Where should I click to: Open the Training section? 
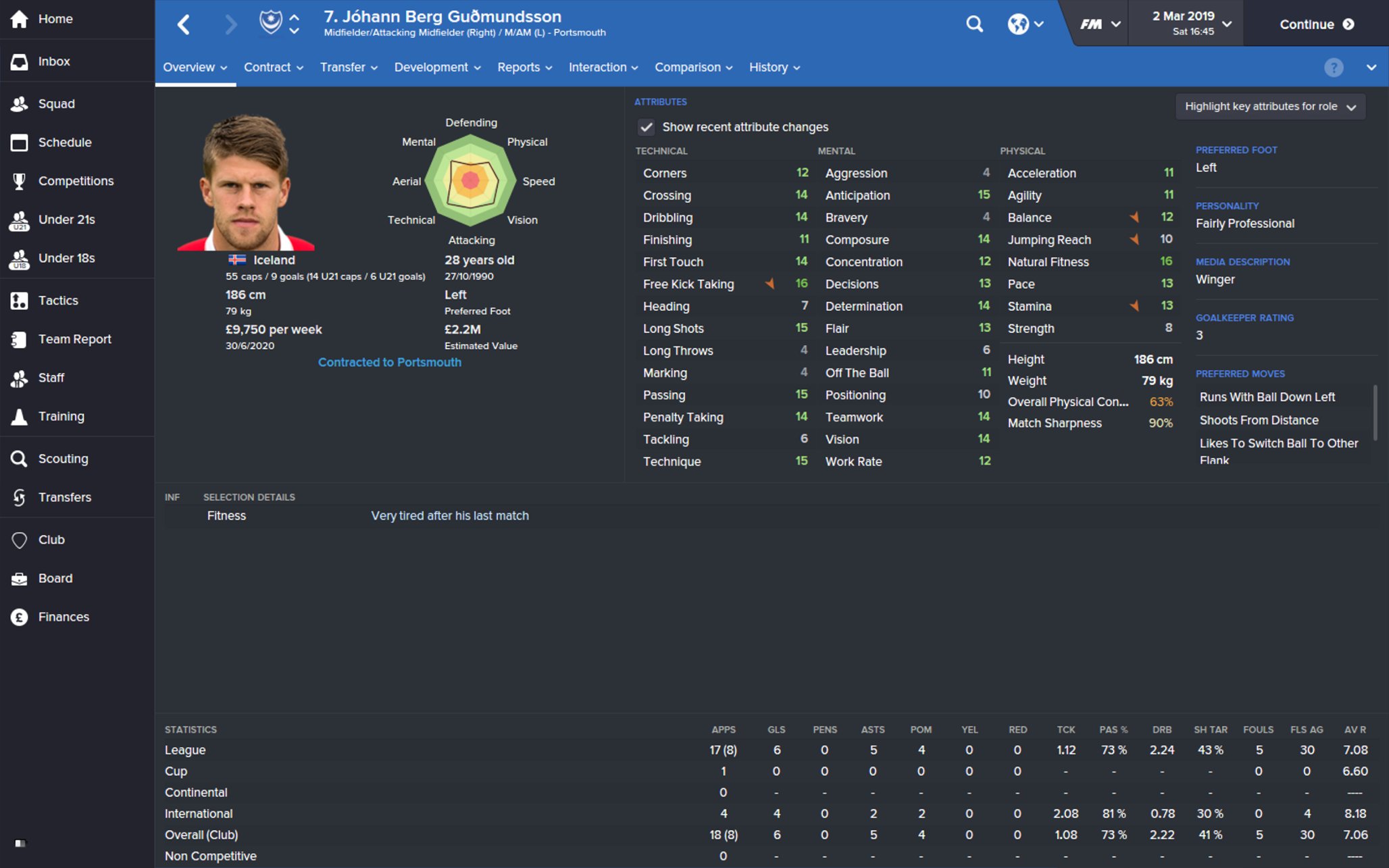[x=61, y=416]
